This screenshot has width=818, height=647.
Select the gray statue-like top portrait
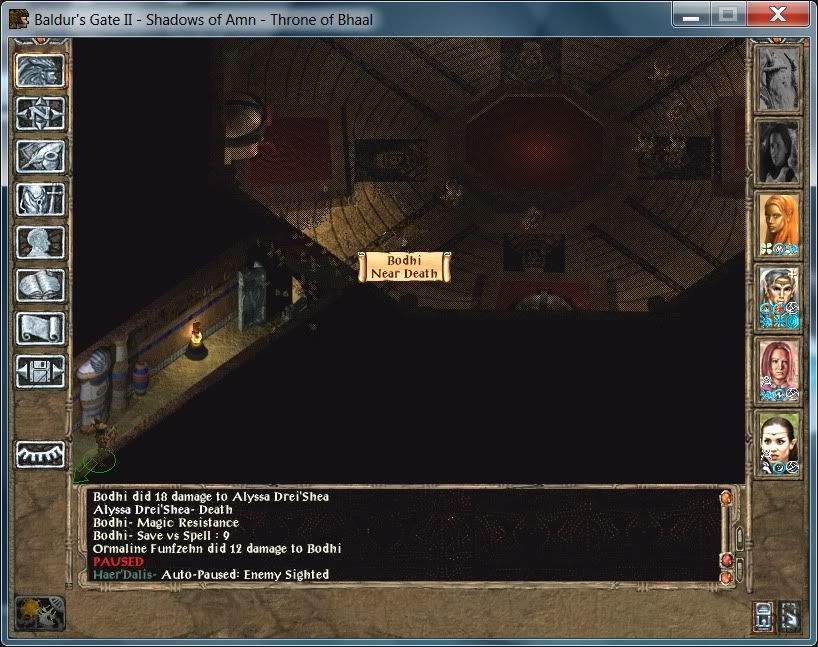779,79
